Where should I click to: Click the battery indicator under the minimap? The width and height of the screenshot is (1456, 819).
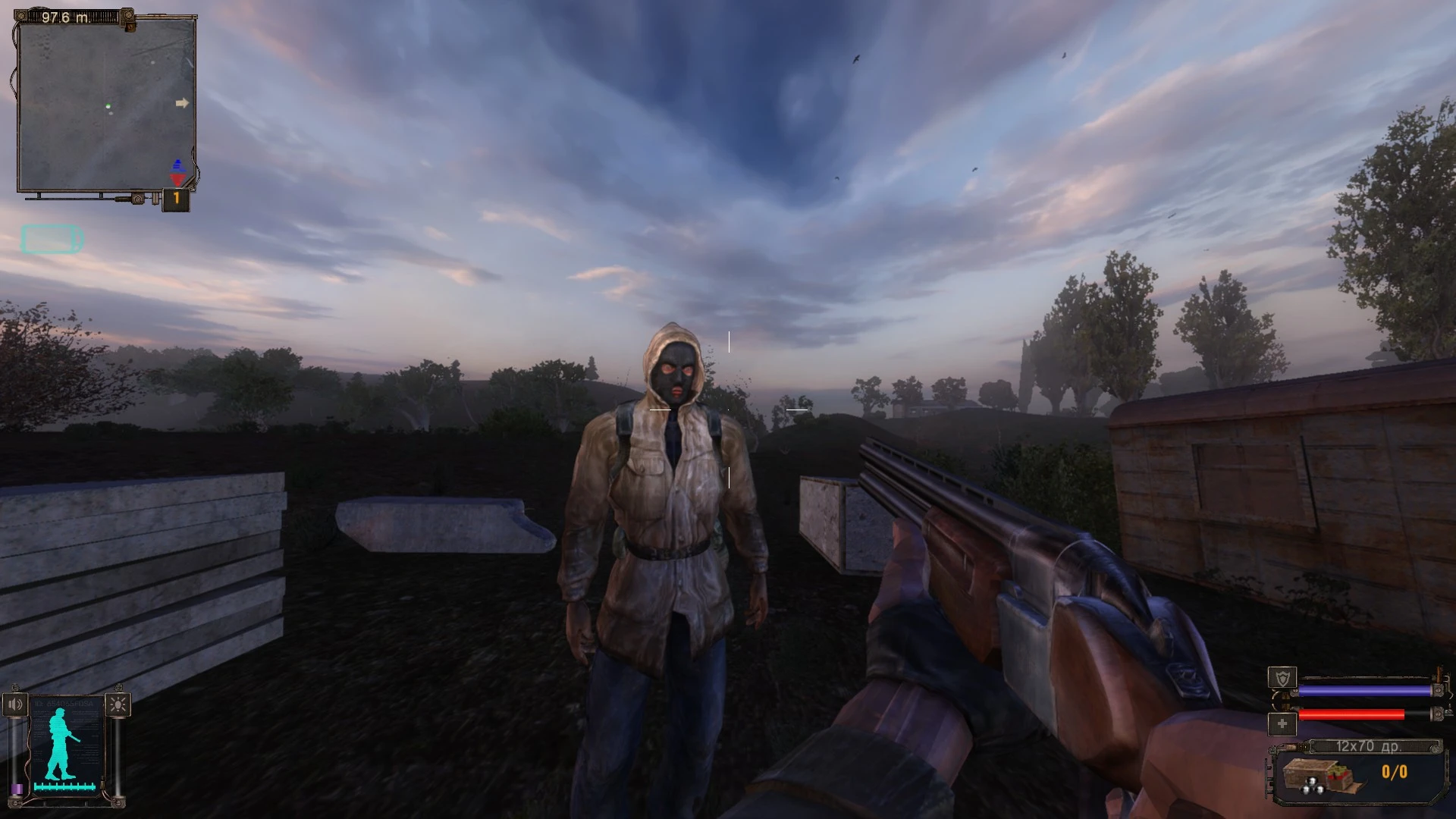tap(52, 239)
